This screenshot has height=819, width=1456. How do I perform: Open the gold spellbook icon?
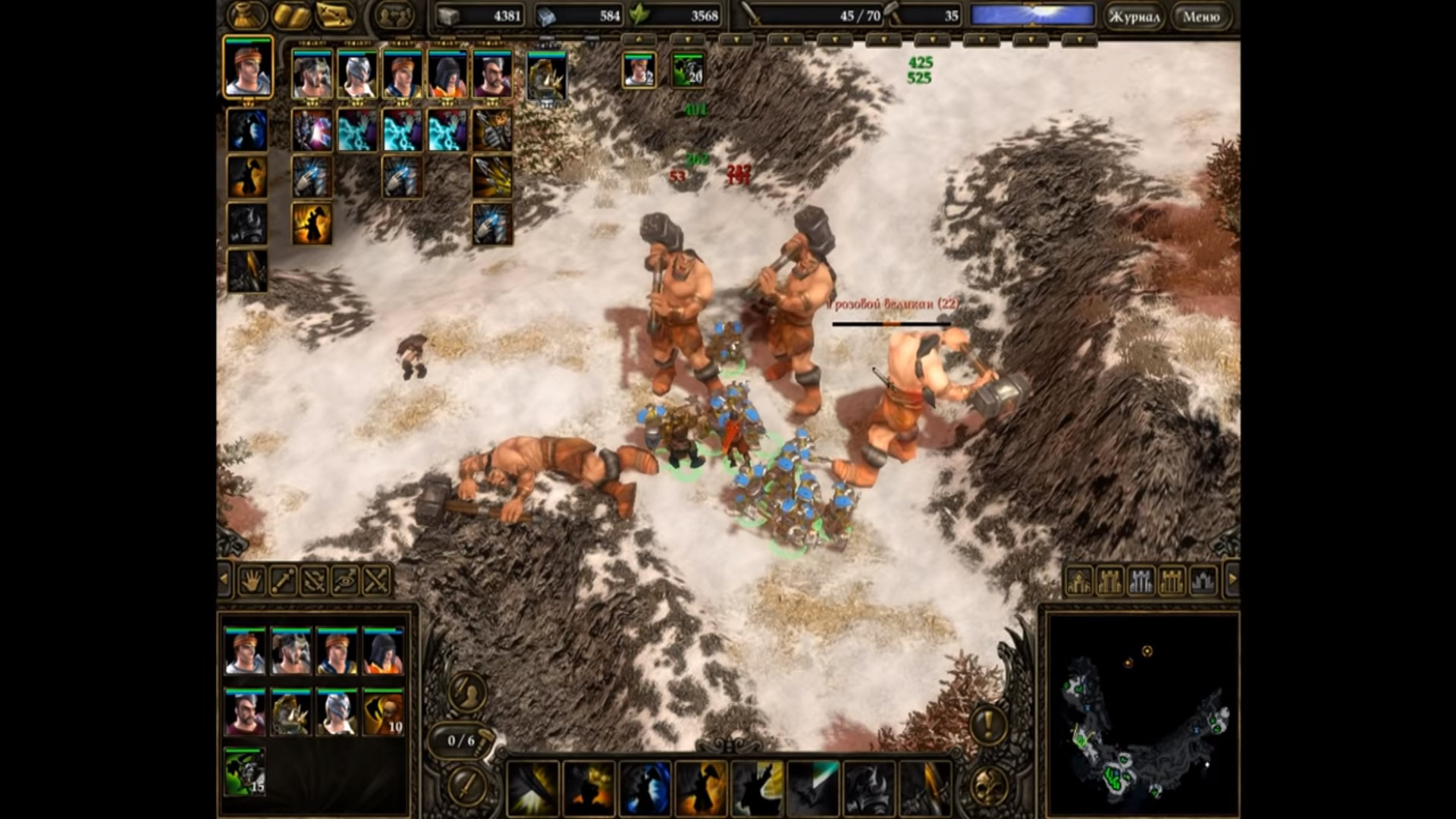pos(291,15)
